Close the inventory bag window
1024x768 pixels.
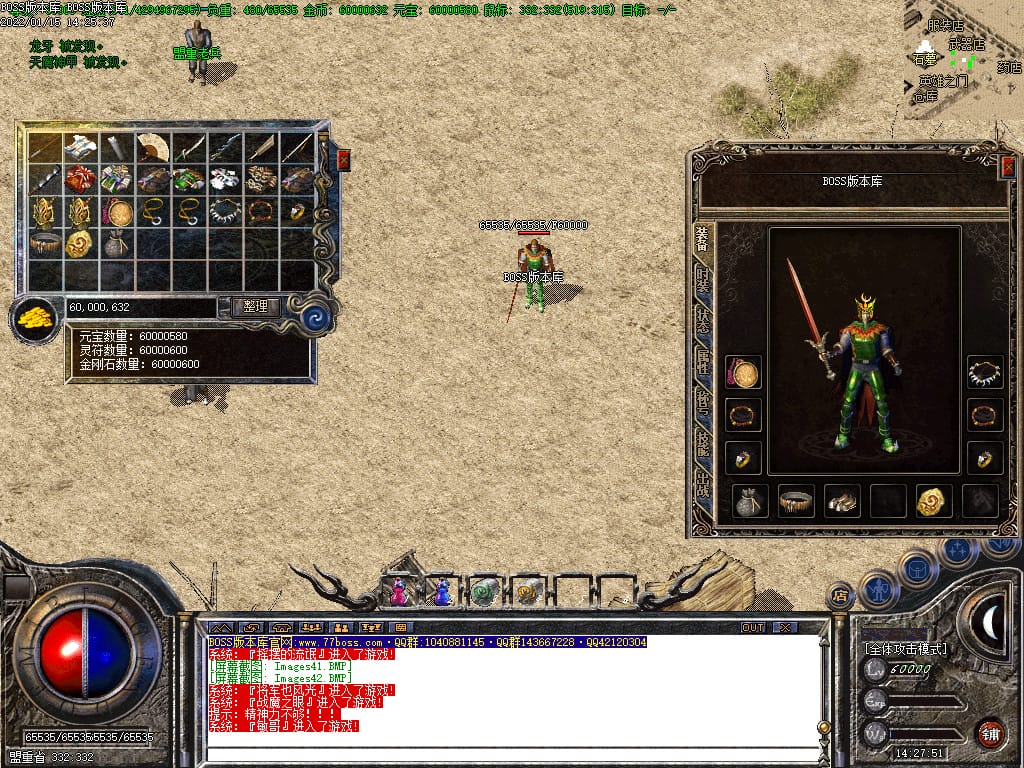click(344, 160)
